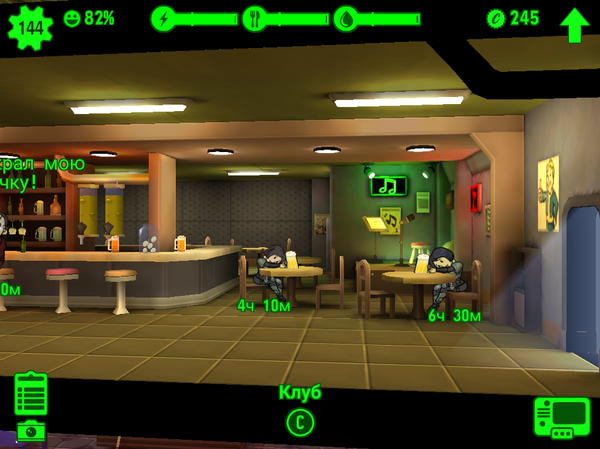Click the circled C icon below Клуб
This screenshot has height=449, width=600.
click(300, 422)
